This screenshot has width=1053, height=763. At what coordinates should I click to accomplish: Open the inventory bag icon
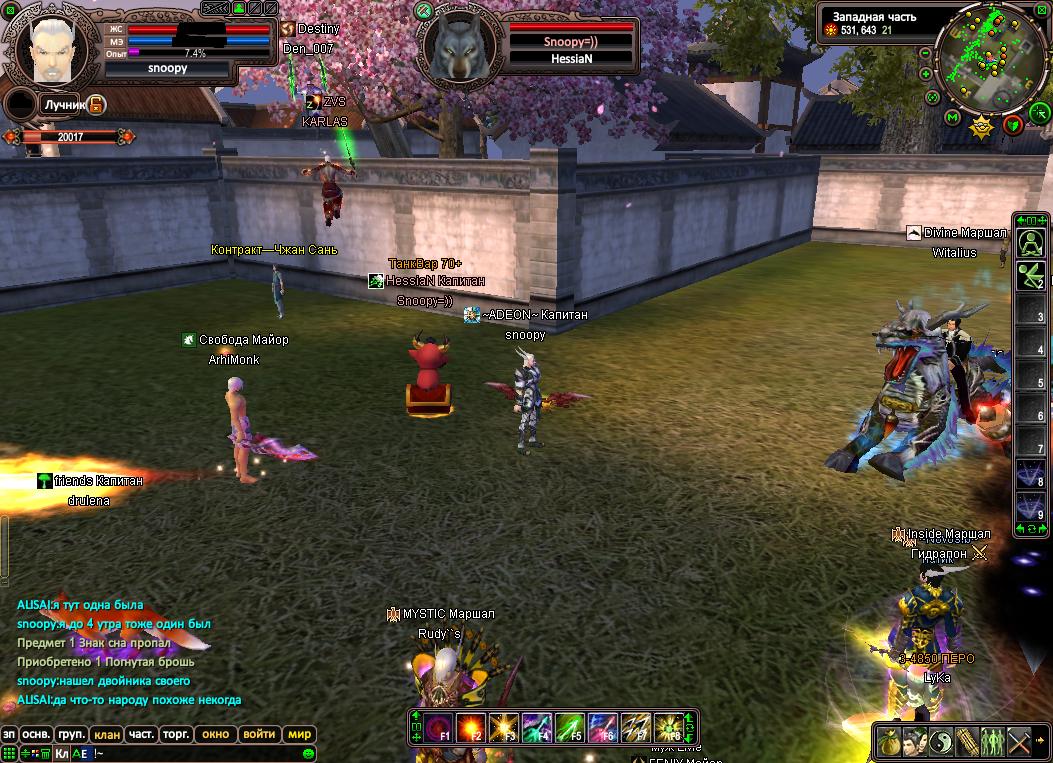888,741
